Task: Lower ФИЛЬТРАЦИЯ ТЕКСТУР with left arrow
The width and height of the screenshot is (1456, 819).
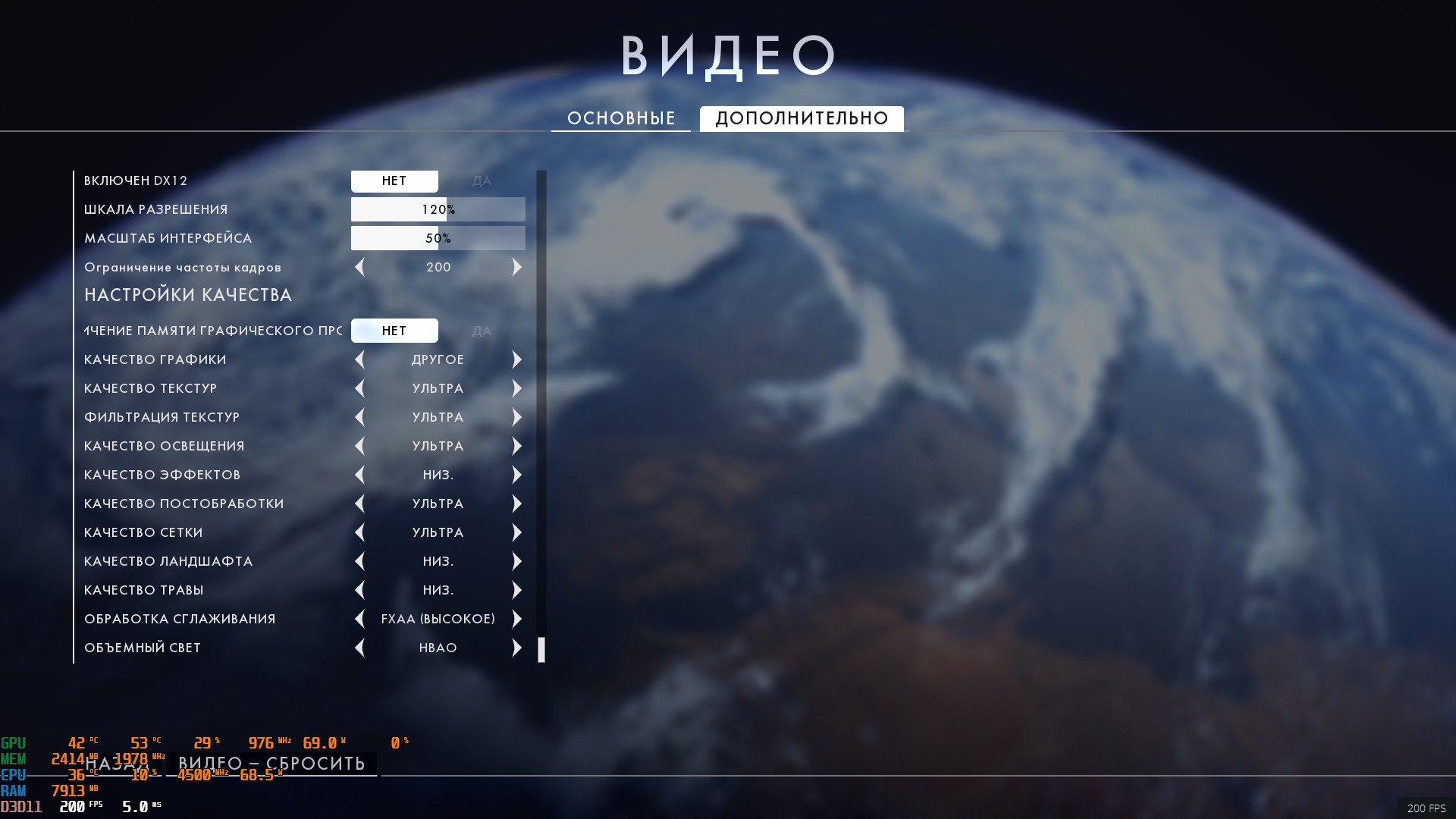Action: click(359, 418)
